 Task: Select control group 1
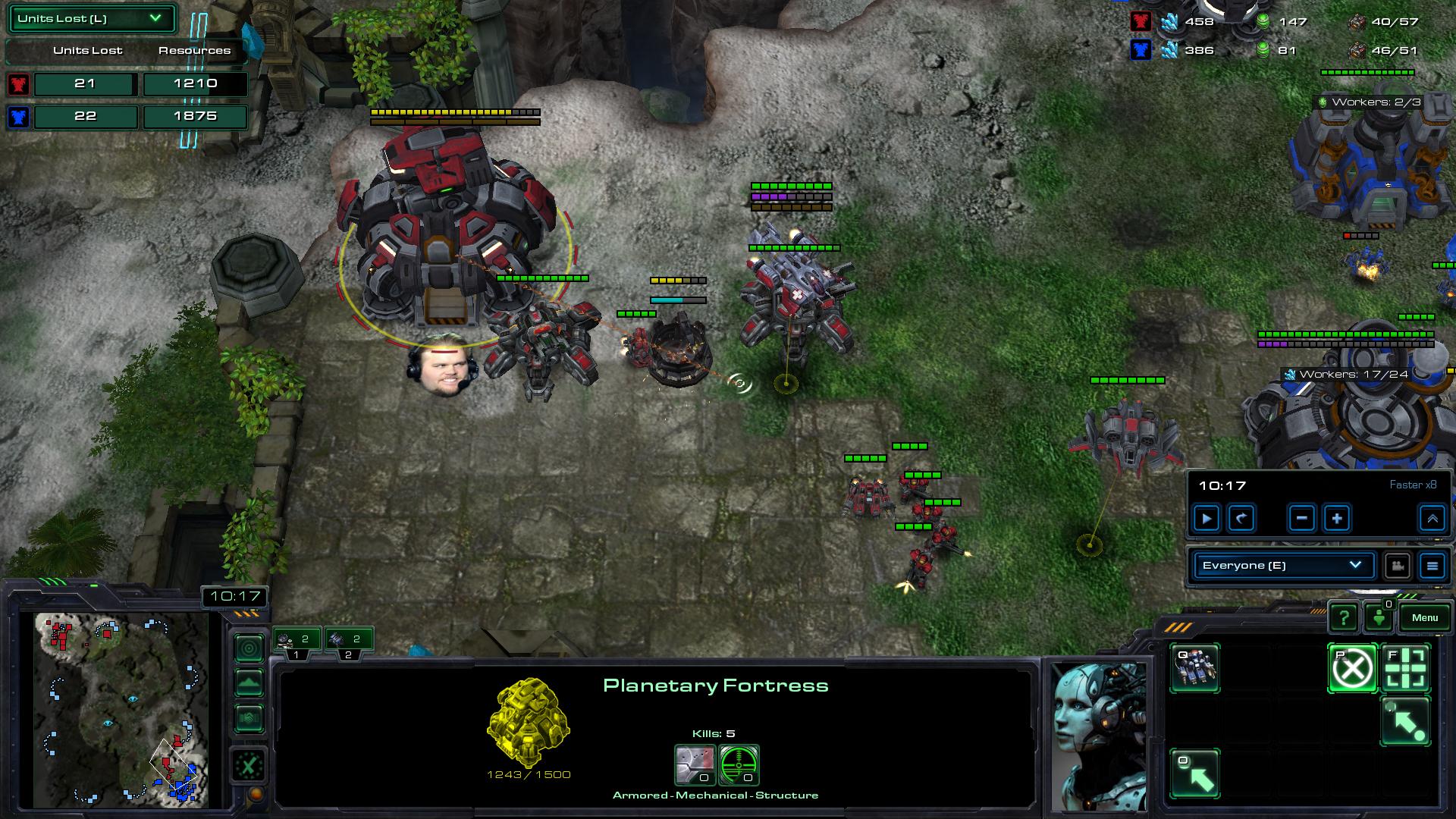click(297, 642)
